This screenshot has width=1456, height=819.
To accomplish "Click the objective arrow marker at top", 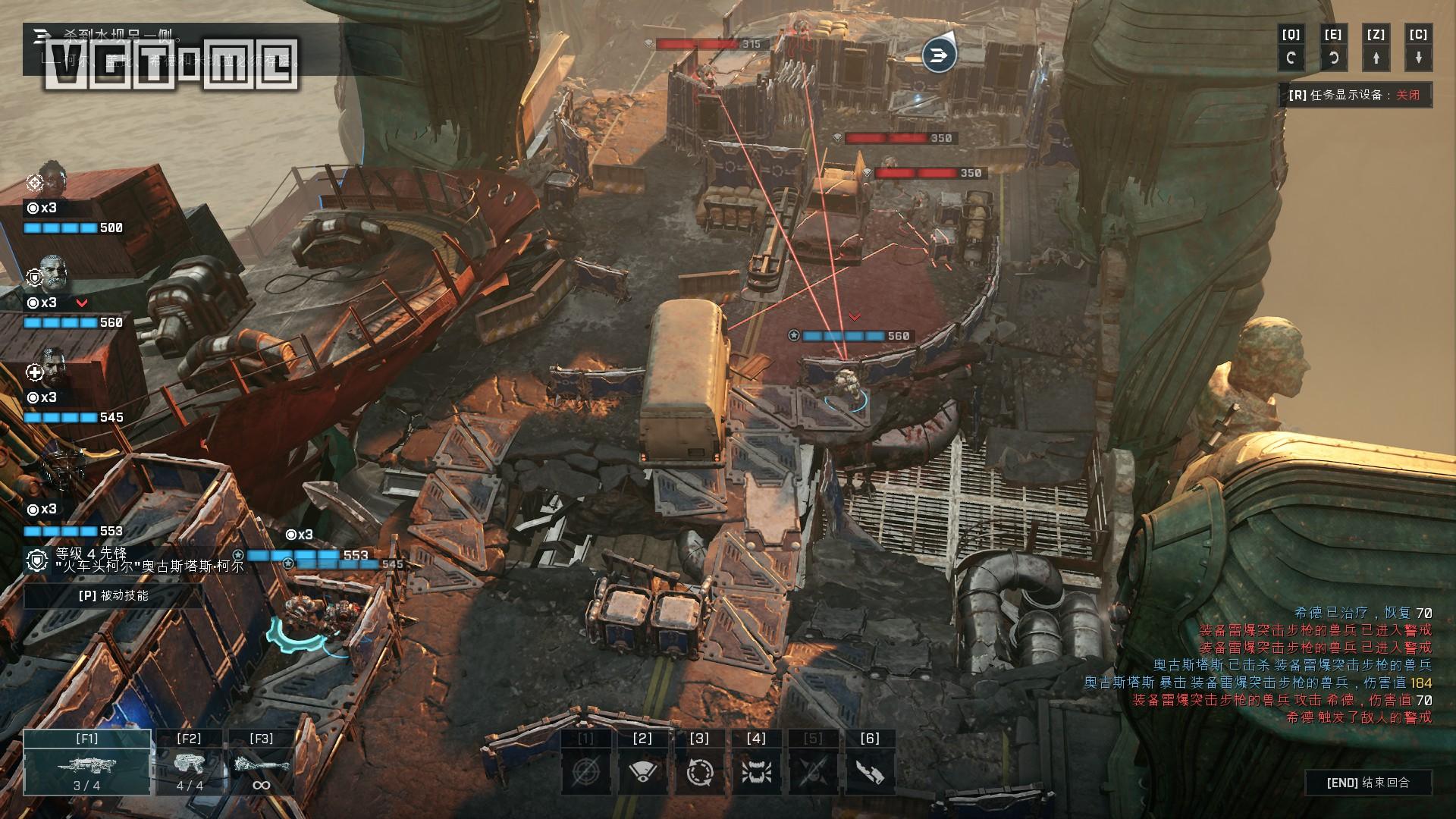I will (x=939, y=55).
